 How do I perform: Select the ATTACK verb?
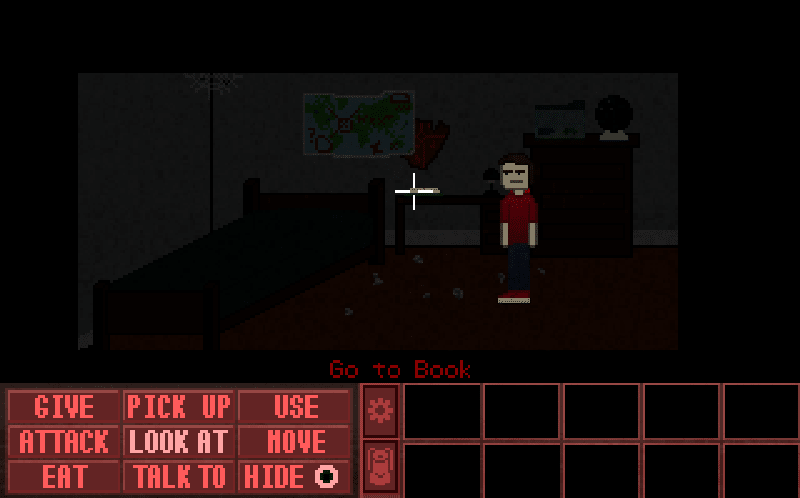pos(64,441)
